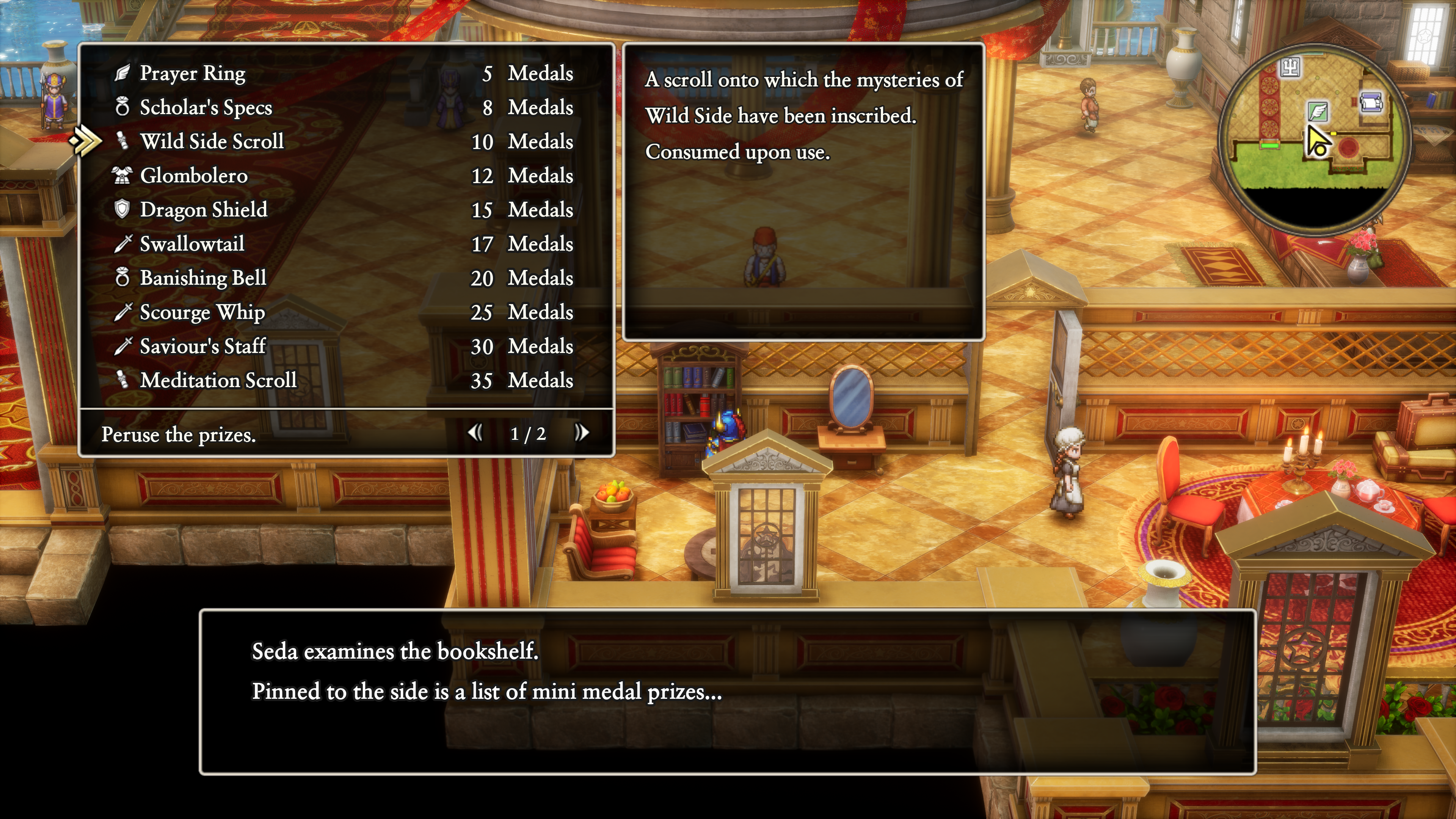Viewport: 1456px width, 819px height.
Task: Select the Scourge Whip prize
Action: tap(202, 312)
